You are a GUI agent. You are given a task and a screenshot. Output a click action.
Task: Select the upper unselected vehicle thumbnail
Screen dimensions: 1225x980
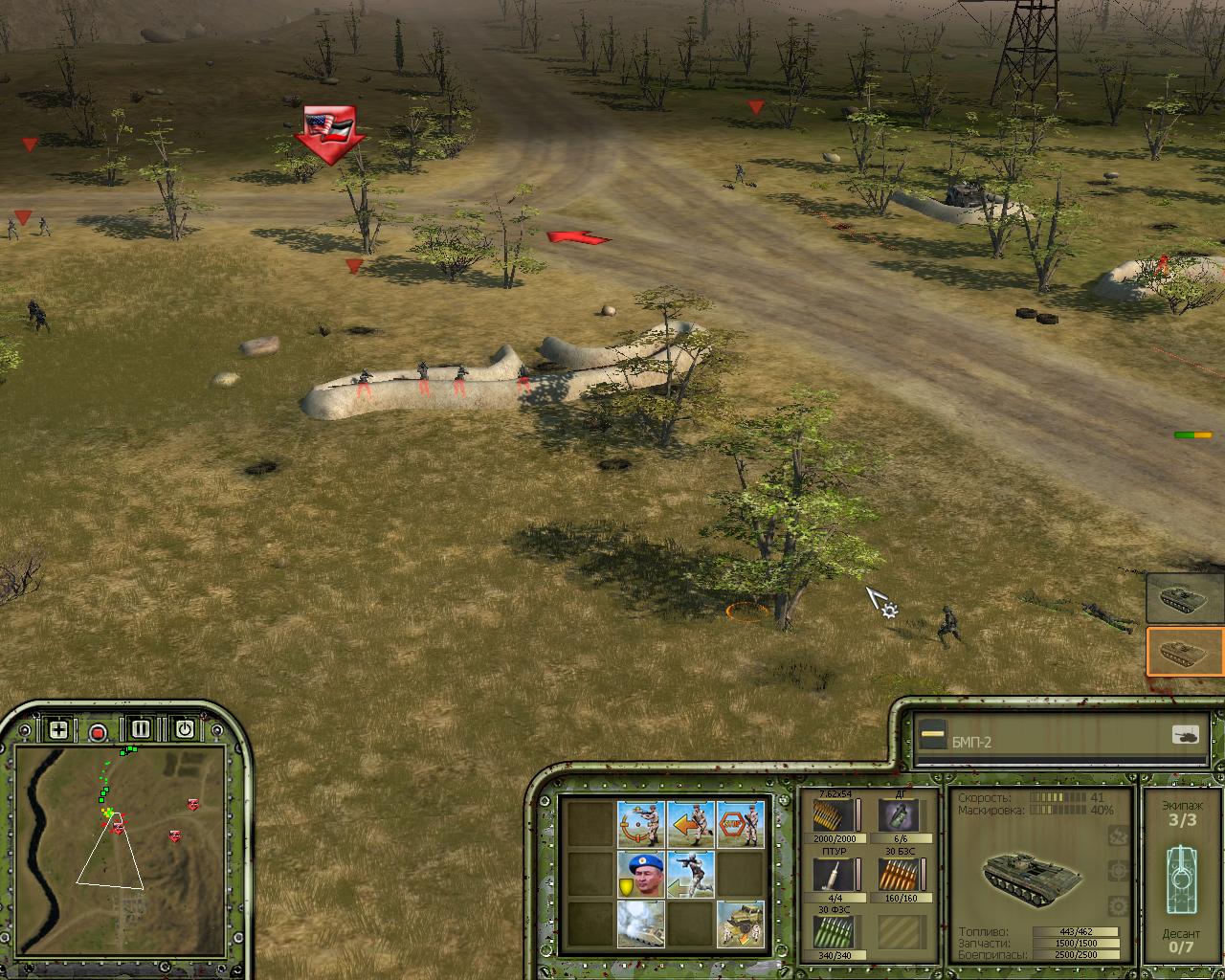tap(1185, 598)
